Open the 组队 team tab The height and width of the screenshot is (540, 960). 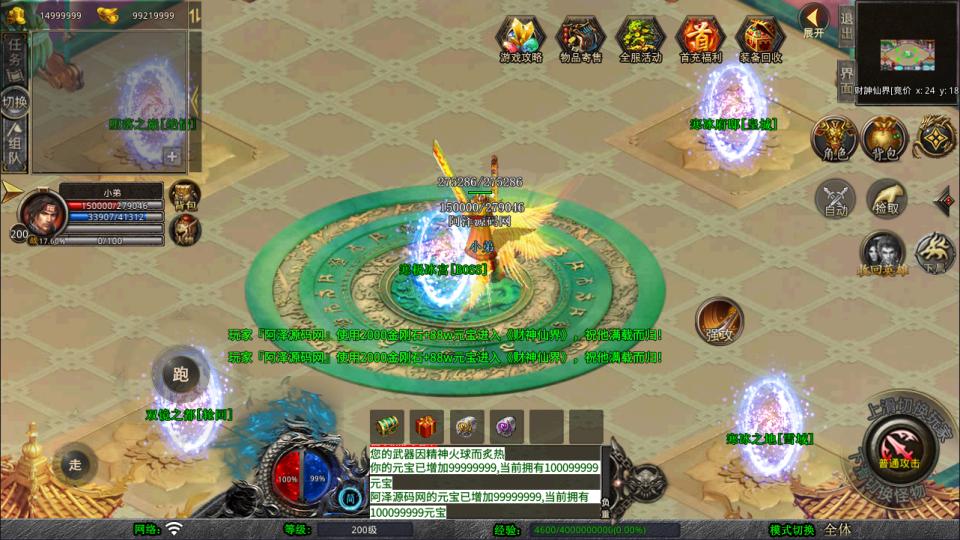pyautogui.click(x=15, y=147)
